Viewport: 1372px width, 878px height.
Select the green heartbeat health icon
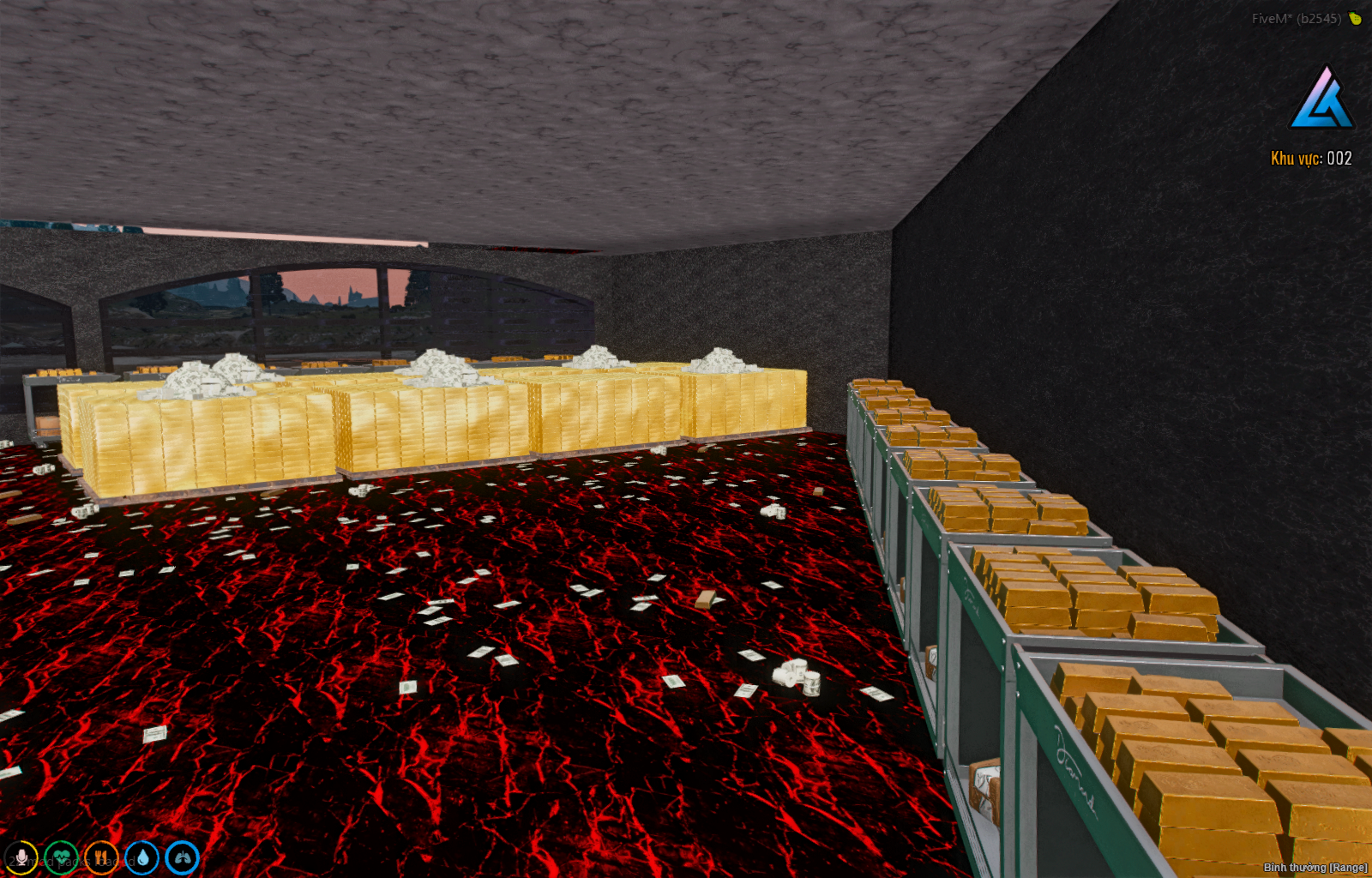[62, 857]
